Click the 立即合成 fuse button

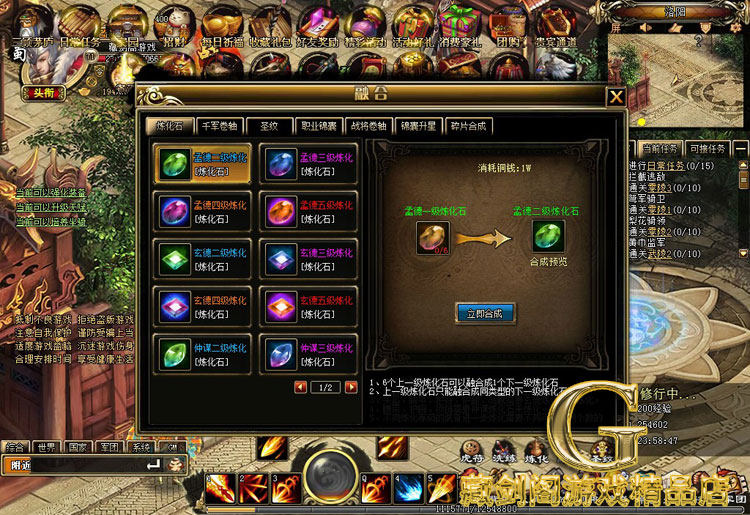click(485, 313)
